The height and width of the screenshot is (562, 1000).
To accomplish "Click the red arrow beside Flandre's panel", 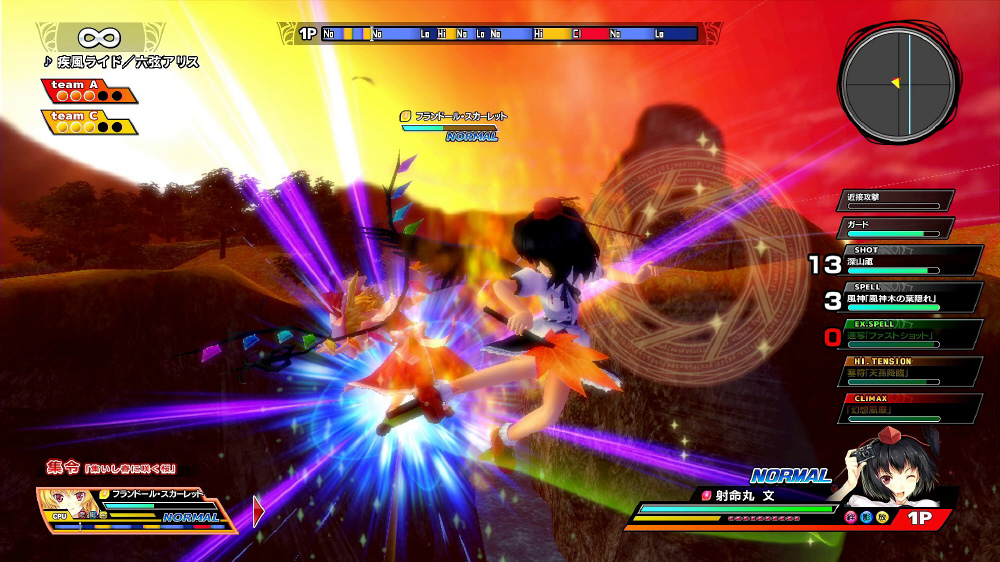I will pyautogui.click(x=258, y=511).
